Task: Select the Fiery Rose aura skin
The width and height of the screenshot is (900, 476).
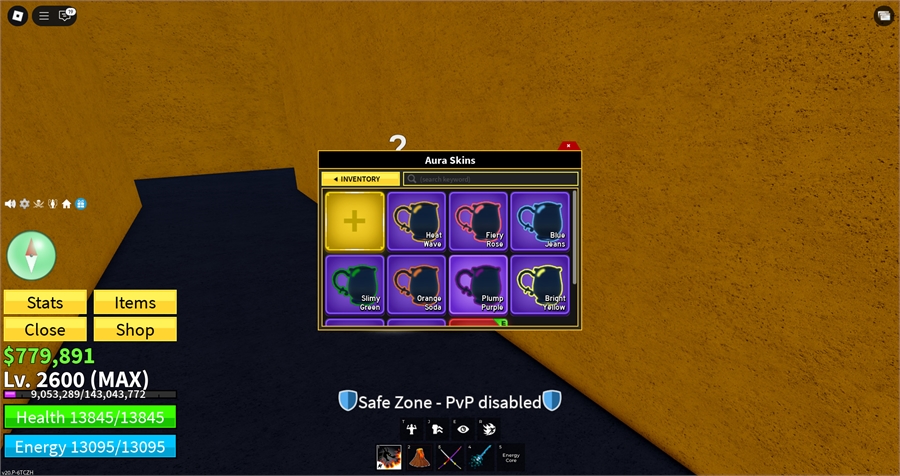Action: 479,221
